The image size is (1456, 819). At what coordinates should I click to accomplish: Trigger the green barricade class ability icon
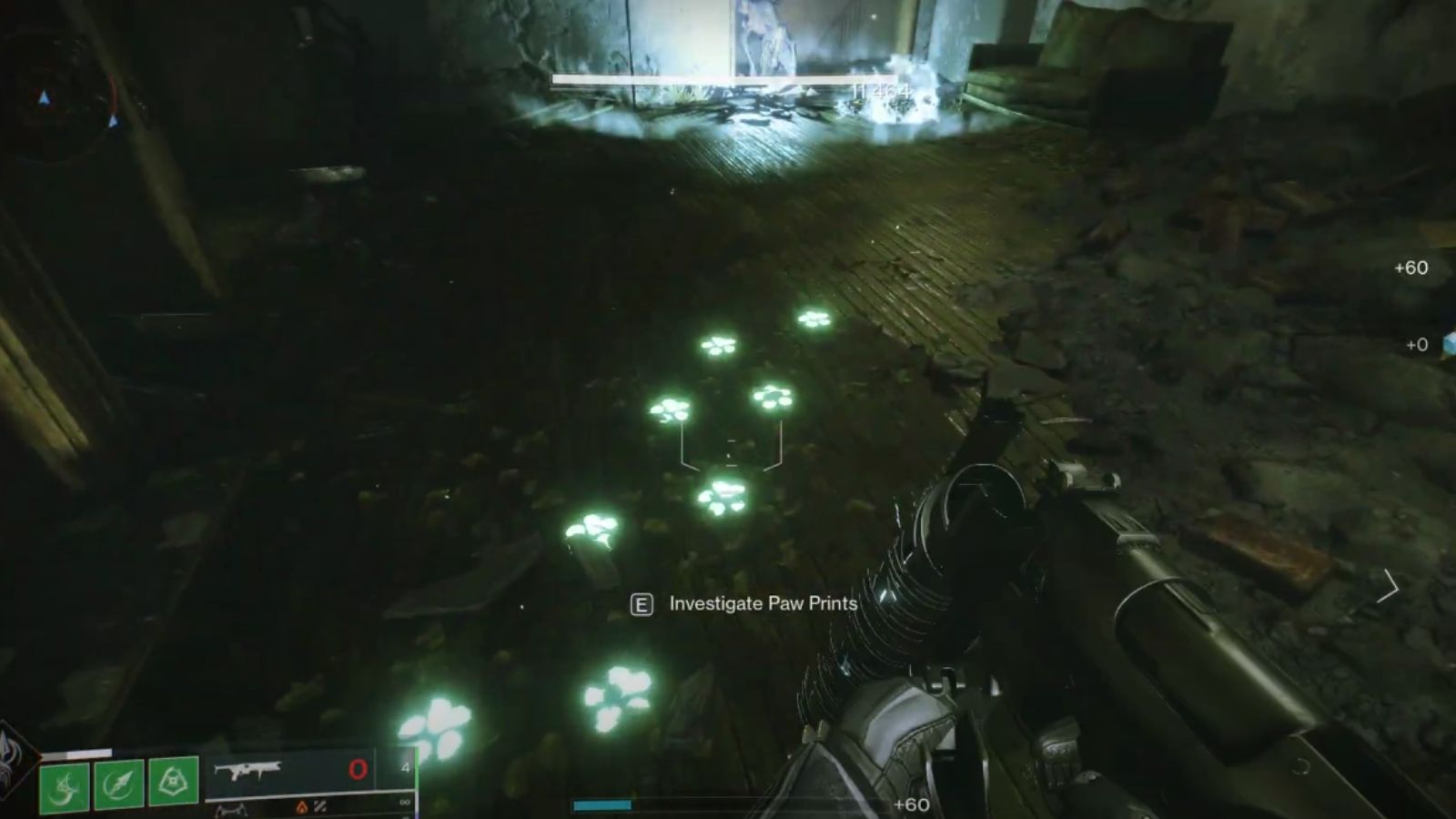[x=173, y=780]
